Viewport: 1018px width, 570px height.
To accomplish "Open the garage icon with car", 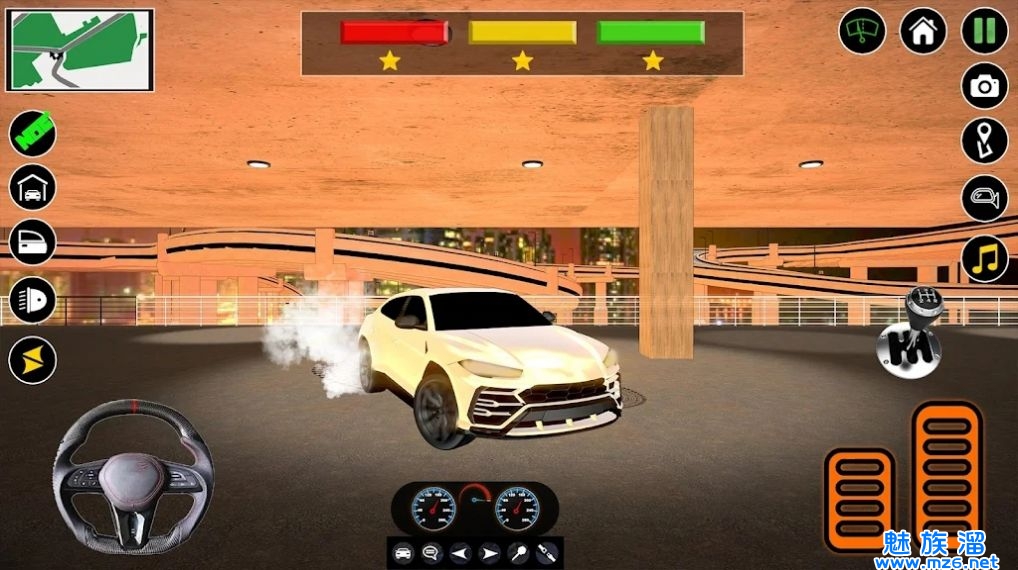I will [x=33, y=187].
